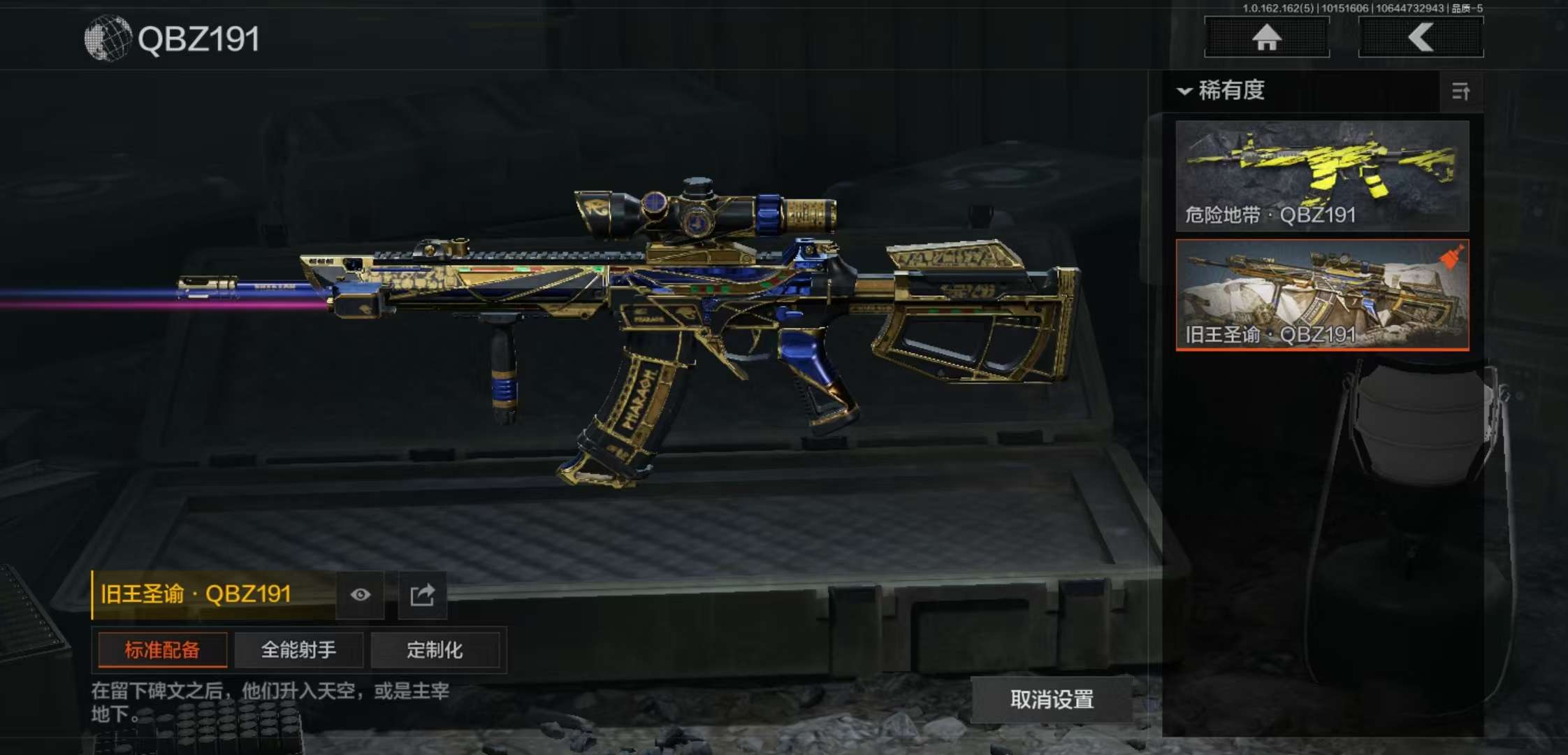Click the back arrow button
Viewport: 1568px width, 755px height.
coord(1421,37)
